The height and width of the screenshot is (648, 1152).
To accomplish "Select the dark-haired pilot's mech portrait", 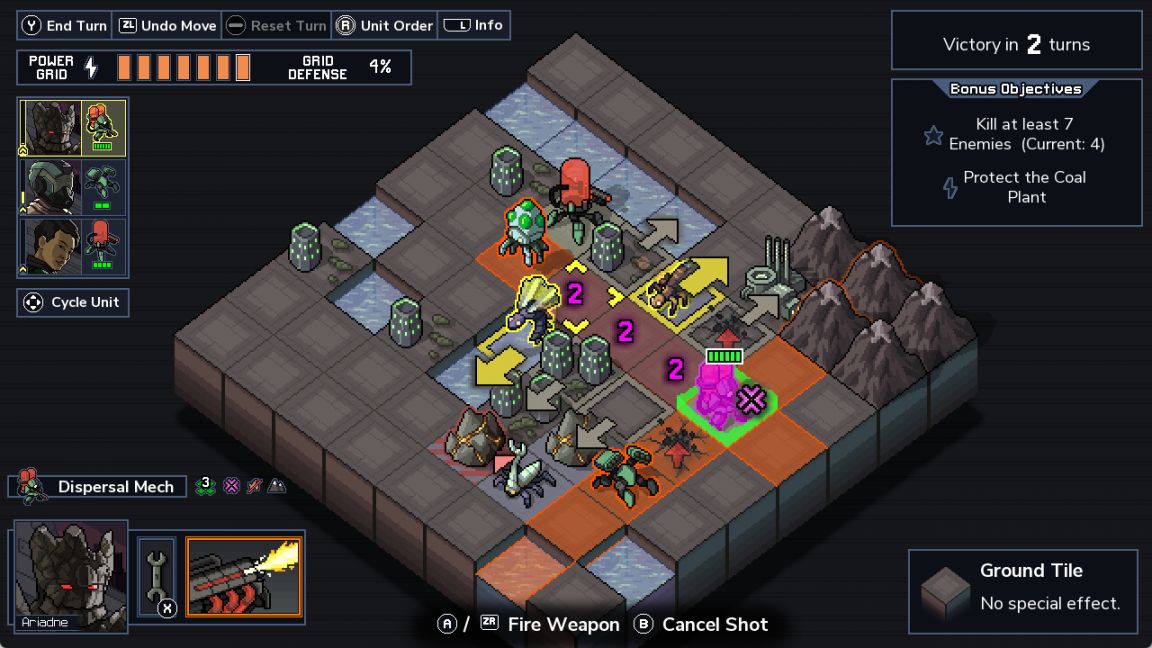I will tap(72, 246).
